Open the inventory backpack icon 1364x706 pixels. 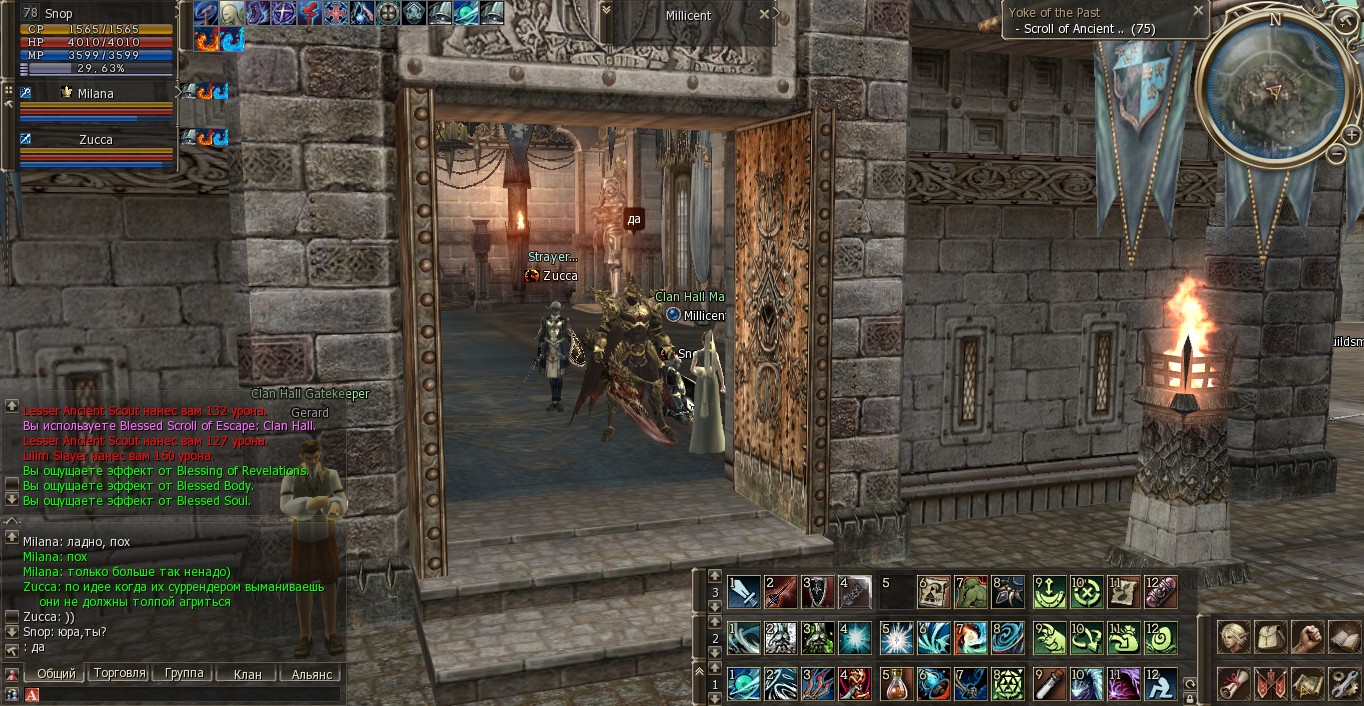[x=1270, y=637]
